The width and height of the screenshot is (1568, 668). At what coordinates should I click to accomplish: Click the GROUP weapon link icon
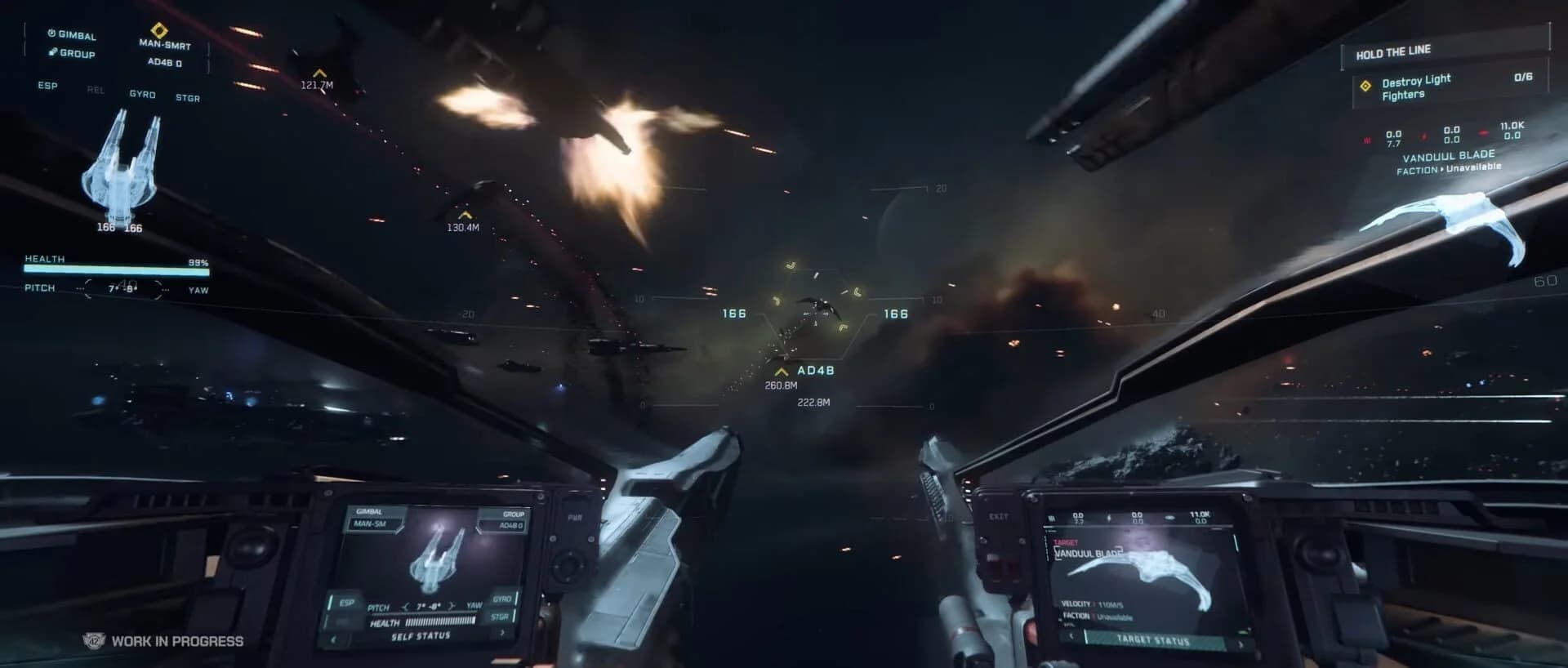click(x=52, y=52)
